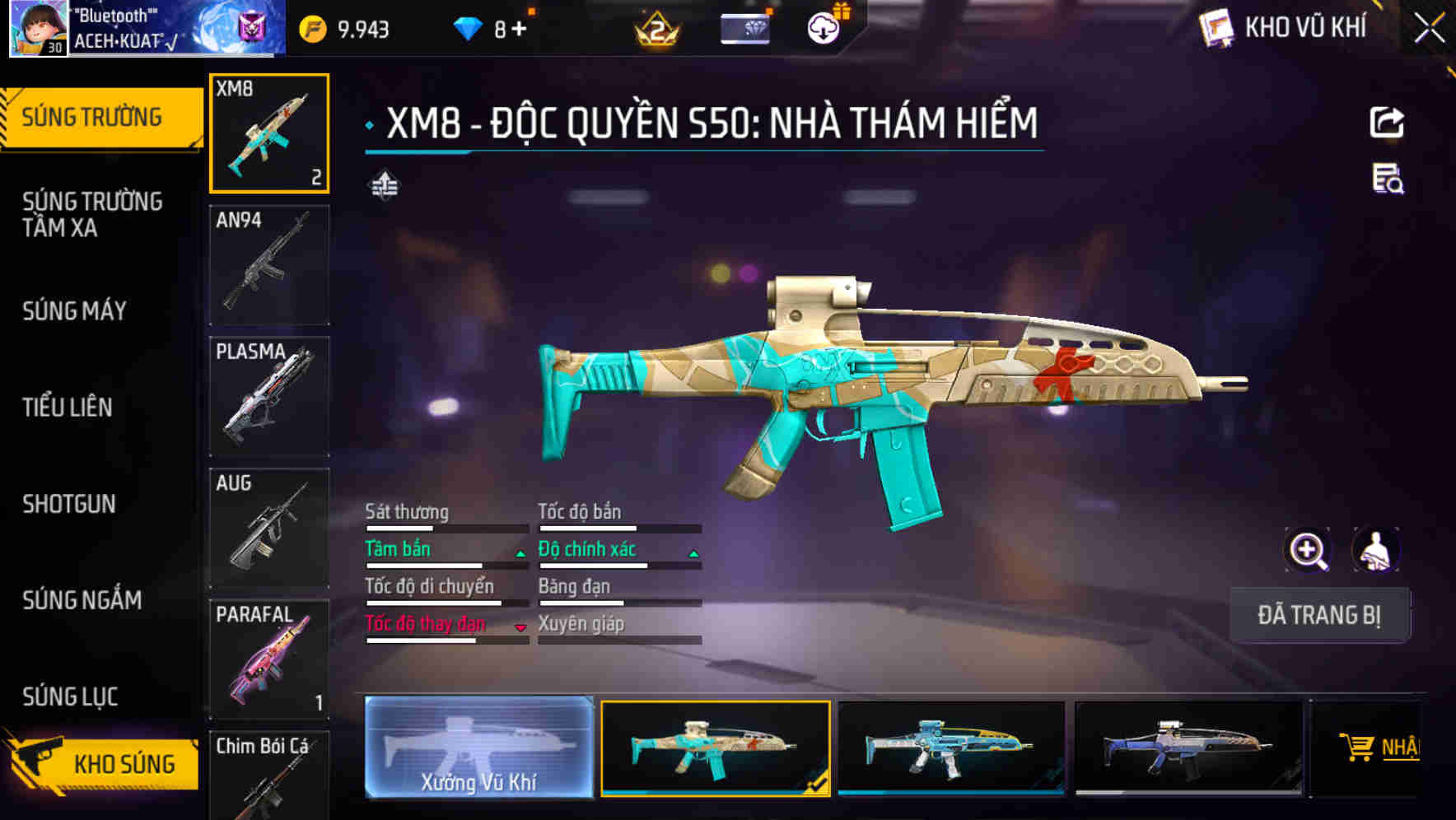
Task: Click the weapon emblem icon below the title
Action: [386, 184]
